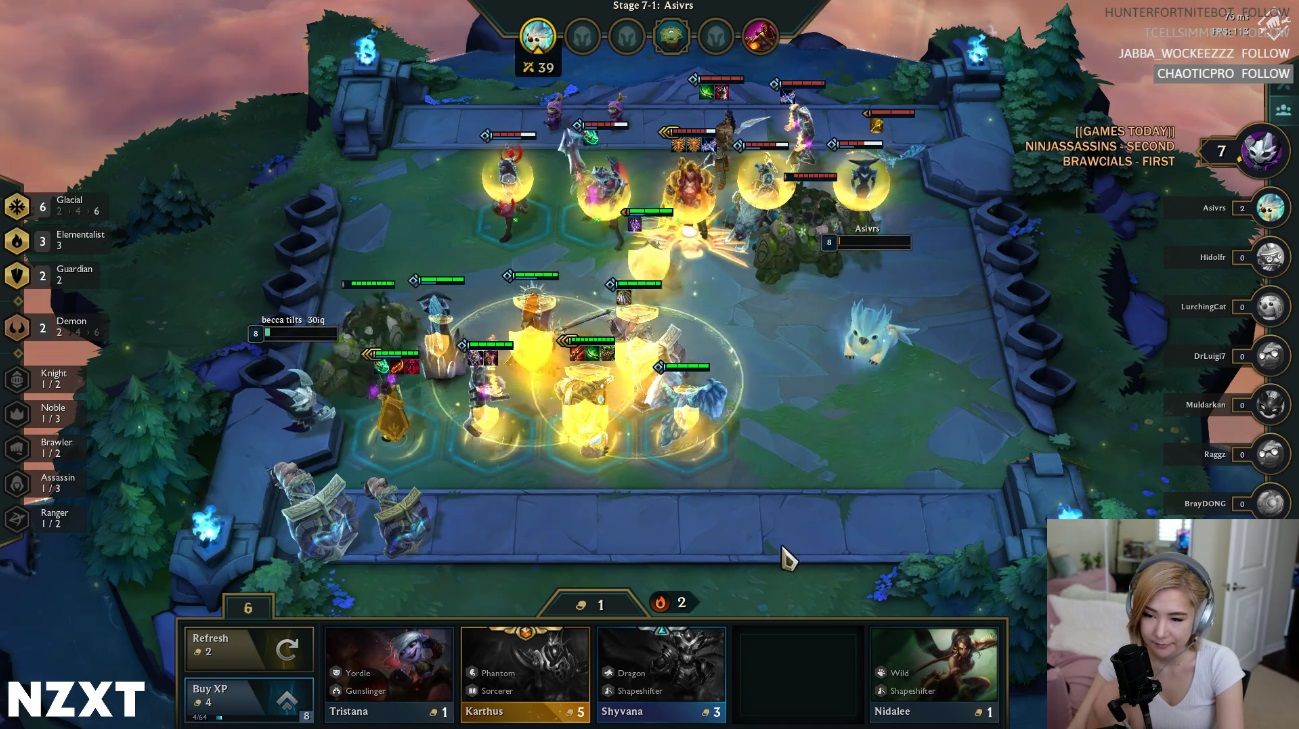Screen dimensions: 1299x729
Task: View Muldarkan's board from scoreboard
Action: [1270, 405]
